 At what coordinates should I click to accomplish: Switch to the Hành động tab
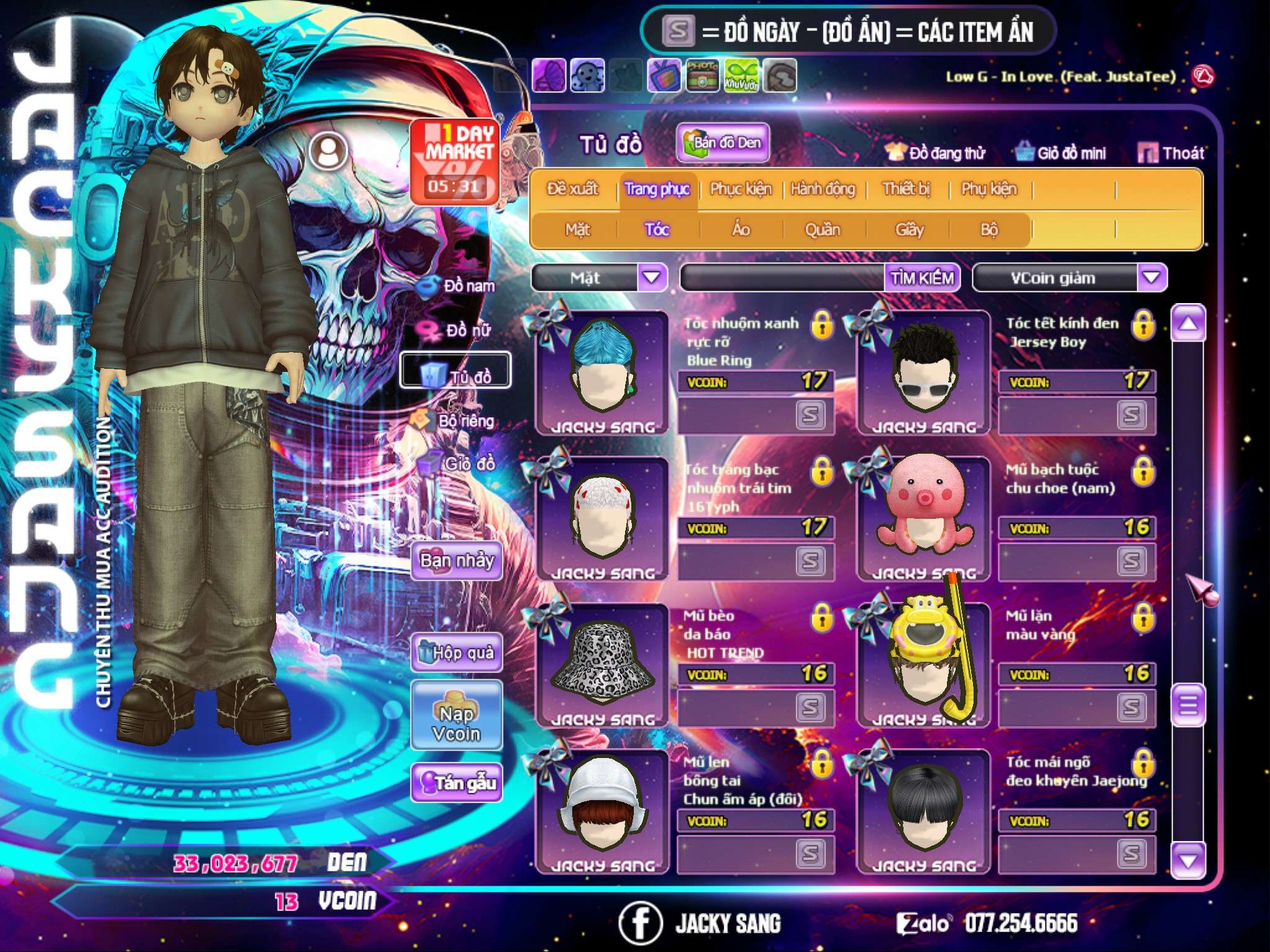pos(823,189)
